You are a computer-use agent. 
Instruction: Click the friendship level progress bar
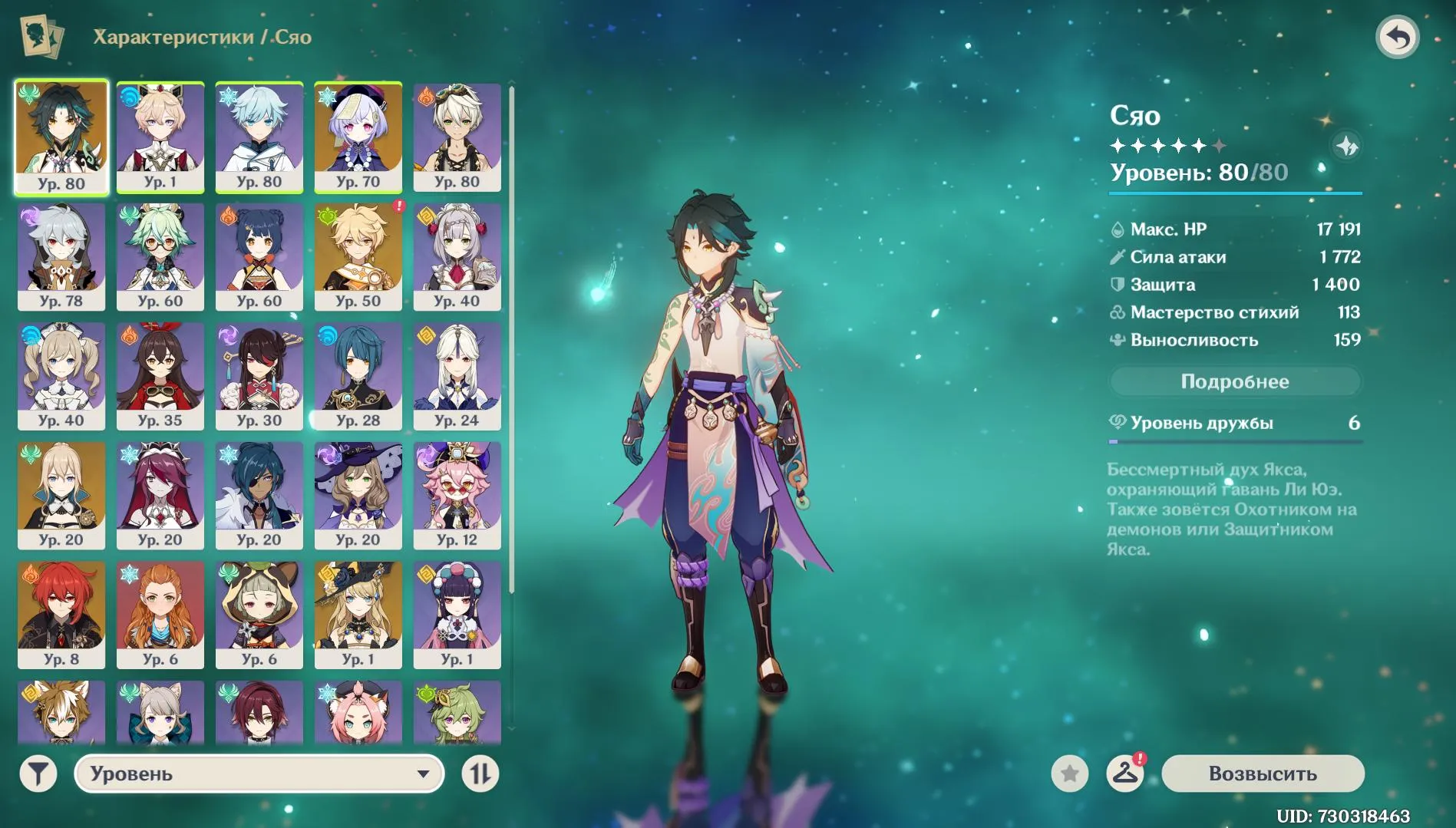click(x=1235, y=441)
